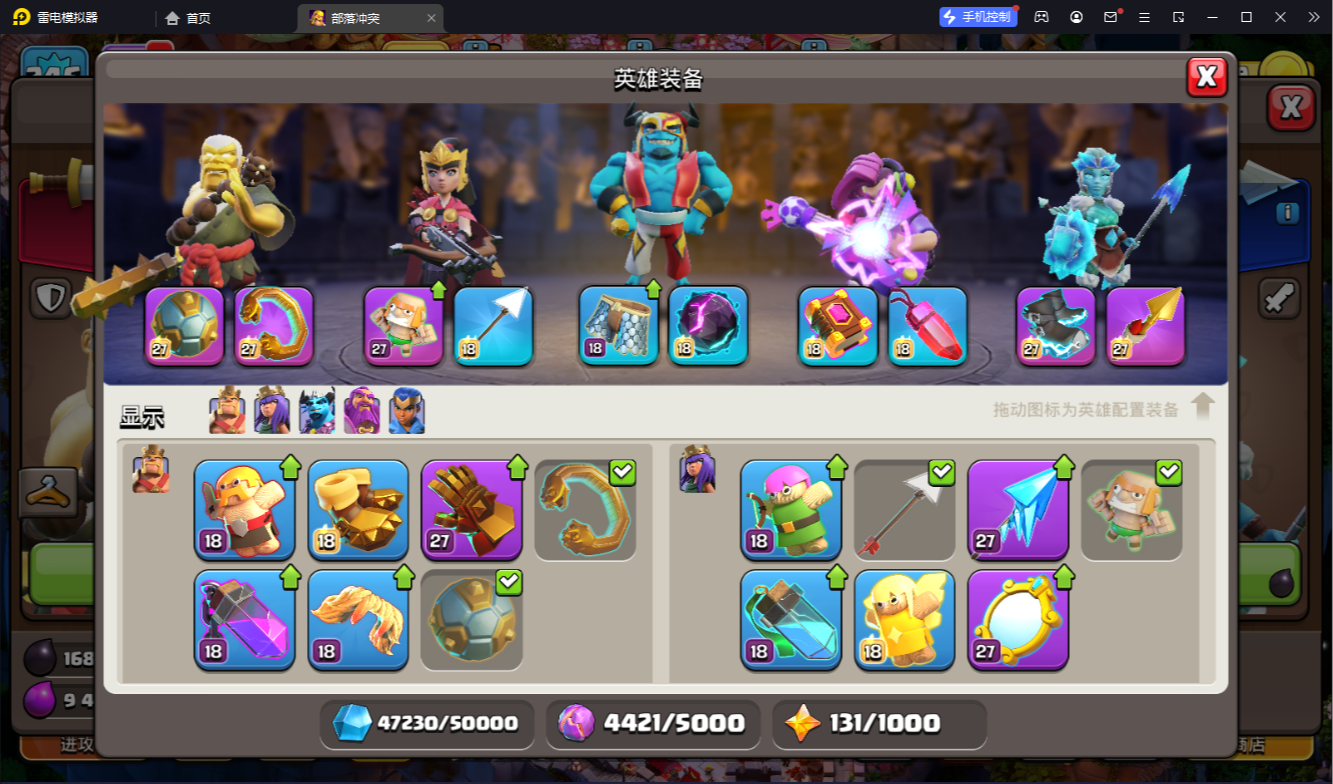Select the Healer Puppet equipment
This screenshot has height=784, width=1333.
click(x=905, y=620)
